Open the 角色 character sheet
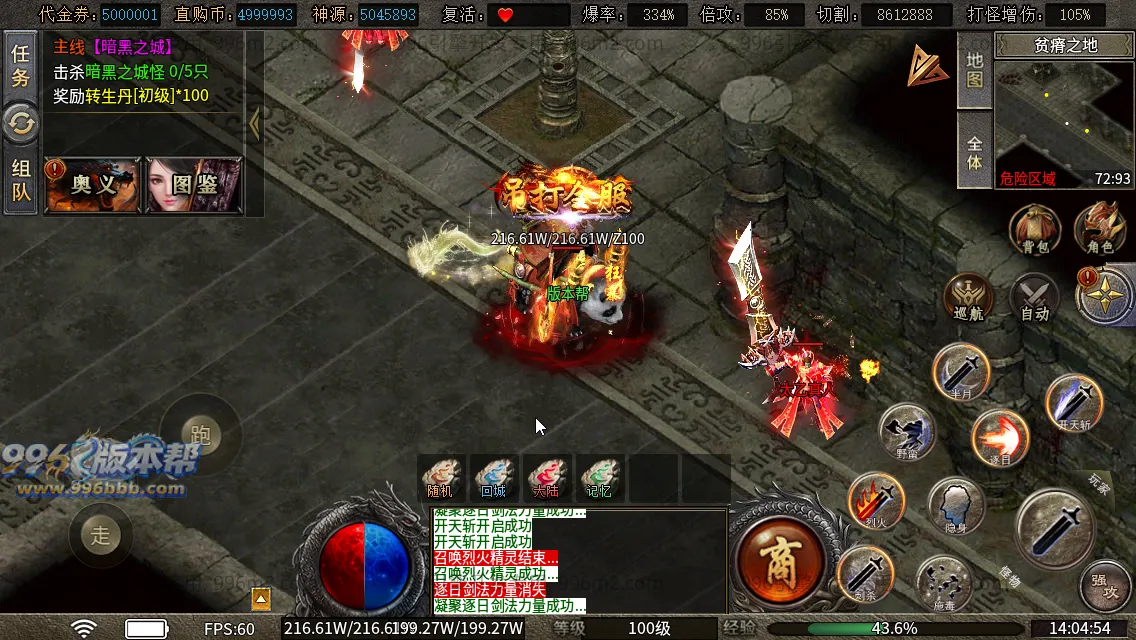Viewport: 1136px width, 640px height. [x=1099, y=230]
